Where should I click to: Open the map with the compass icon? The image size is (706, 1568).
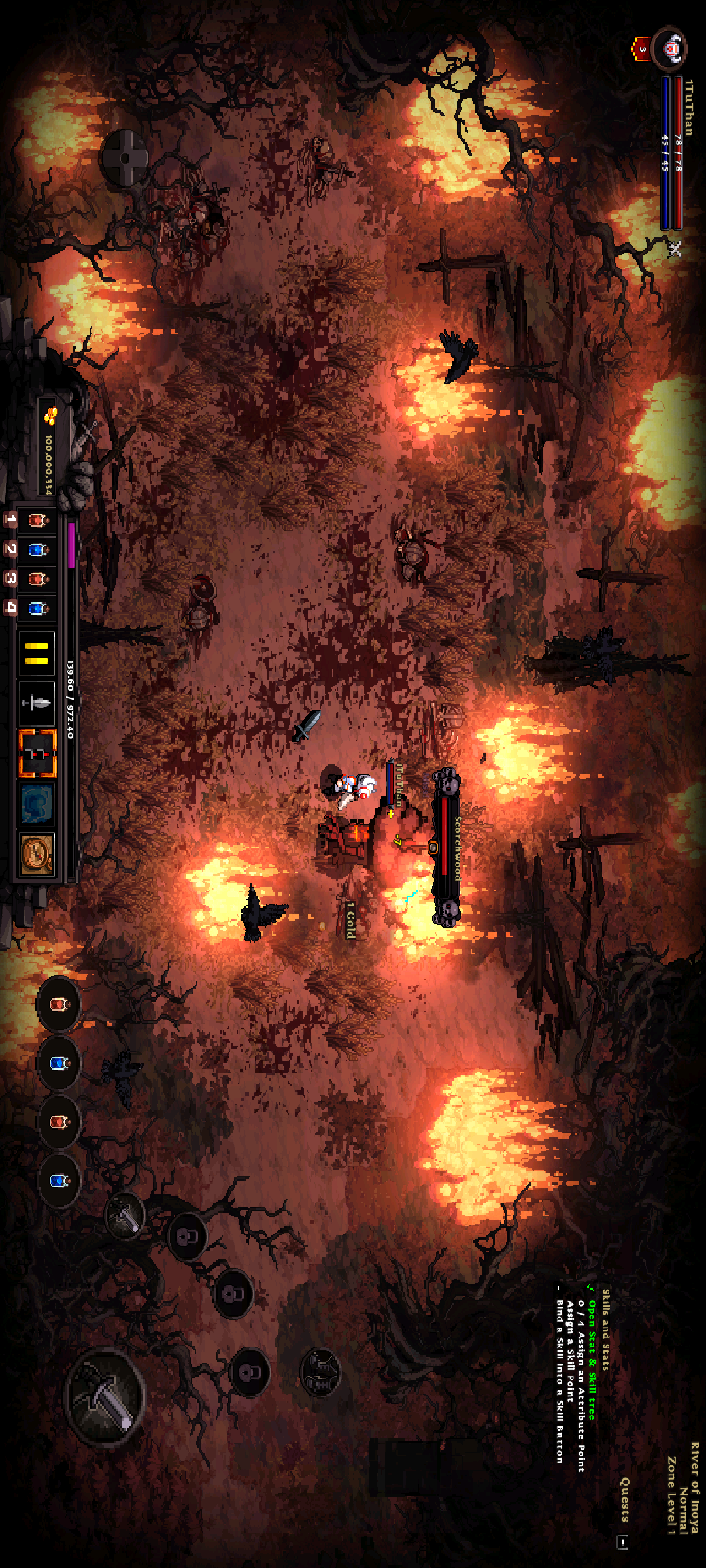coord(37,853)
